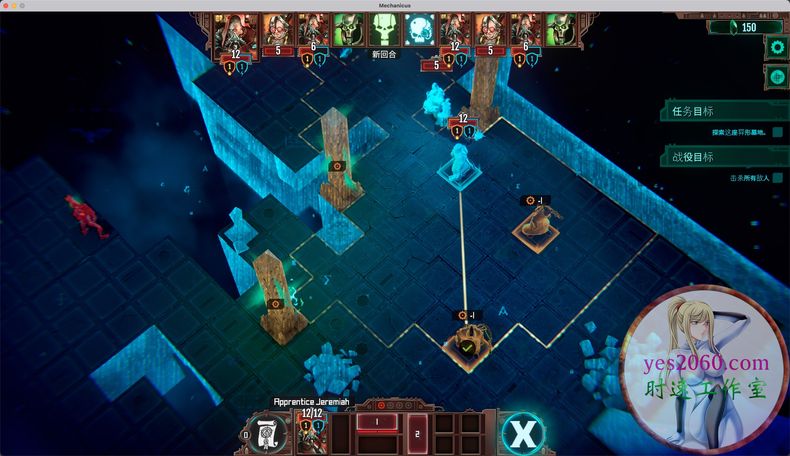Select the blue glowing skull turn portrait

[418, 30]
